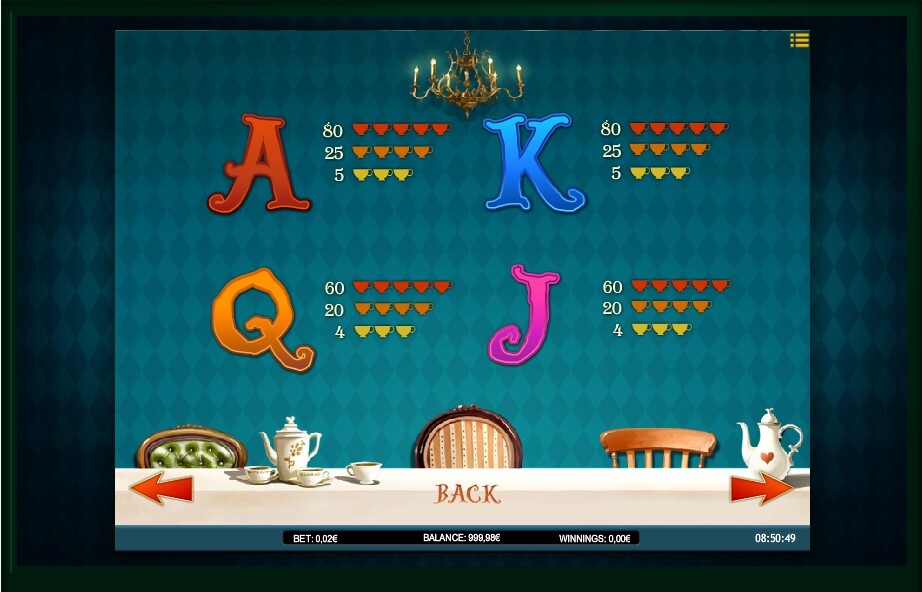Advance to the next paytable page with right arrow
Viewport: 922px width, 592px height.
pyautogui.click(x=761, y=488)
